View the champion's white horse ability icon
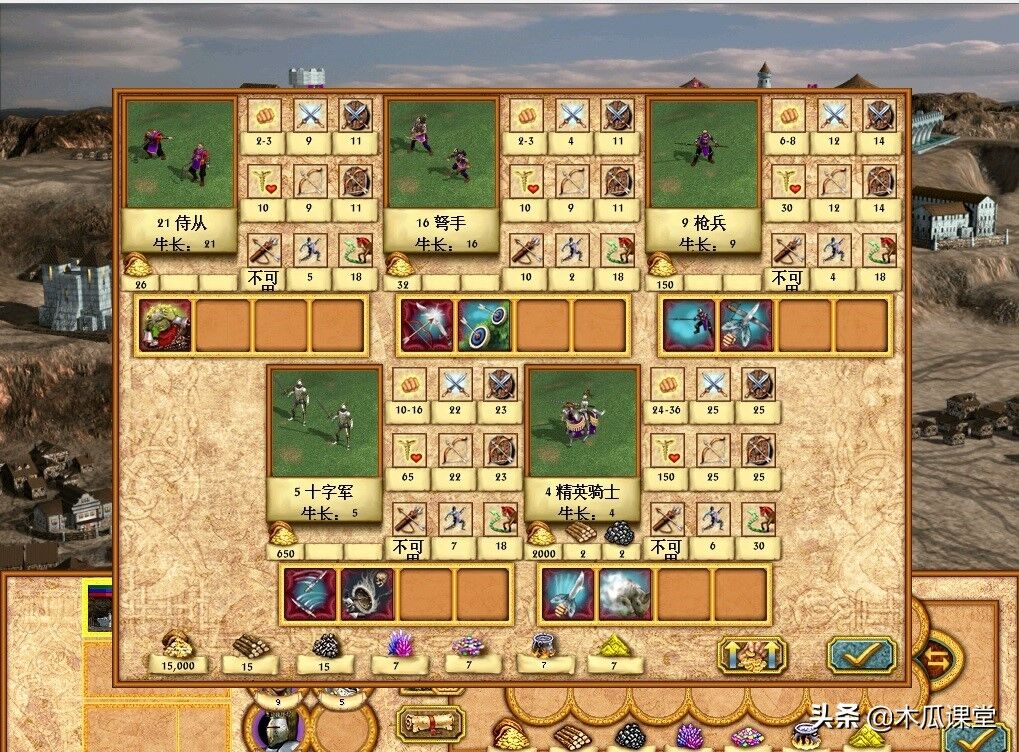 coord(626,594)
